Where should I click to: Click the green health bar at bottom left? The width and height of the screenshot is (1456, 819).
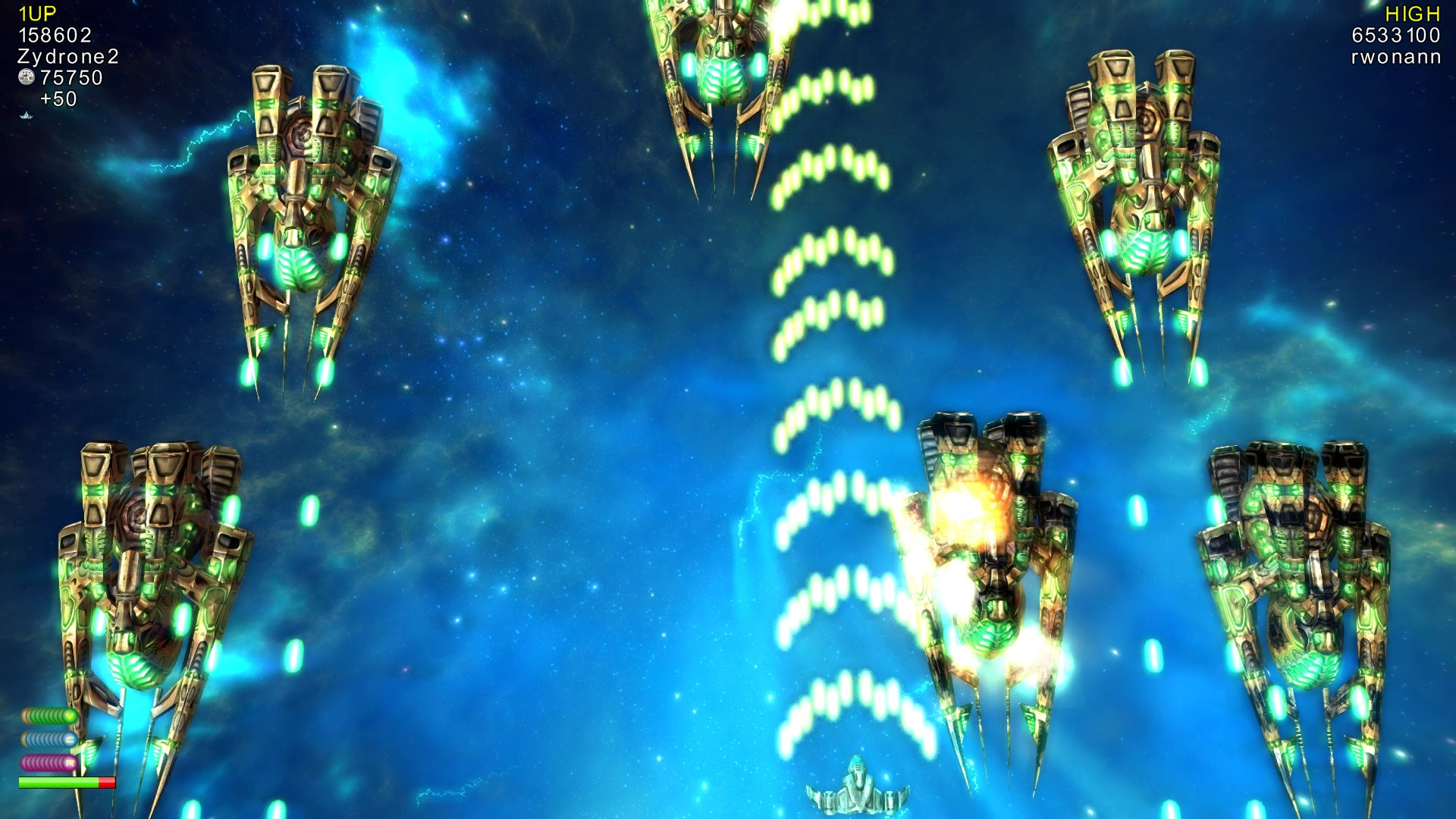(x=57, y=782)
